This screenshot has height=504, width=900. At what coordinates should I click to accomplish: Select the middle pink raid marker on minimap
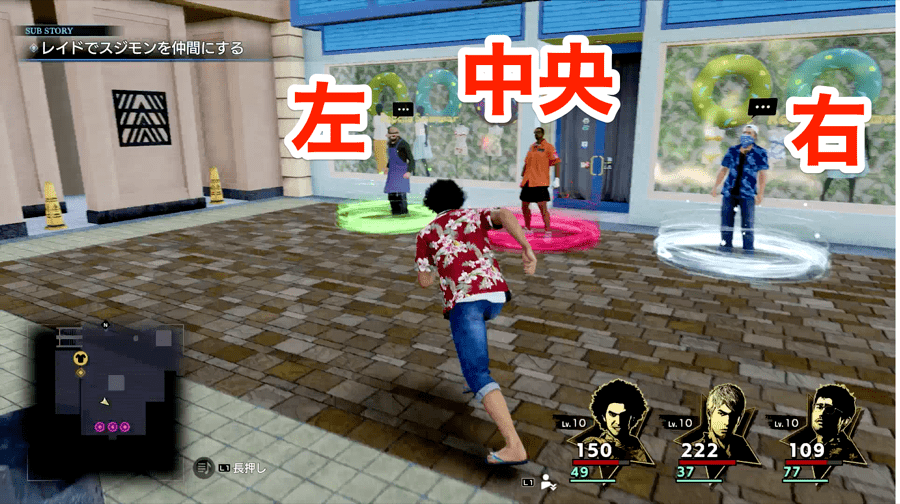tap(112, 427)
